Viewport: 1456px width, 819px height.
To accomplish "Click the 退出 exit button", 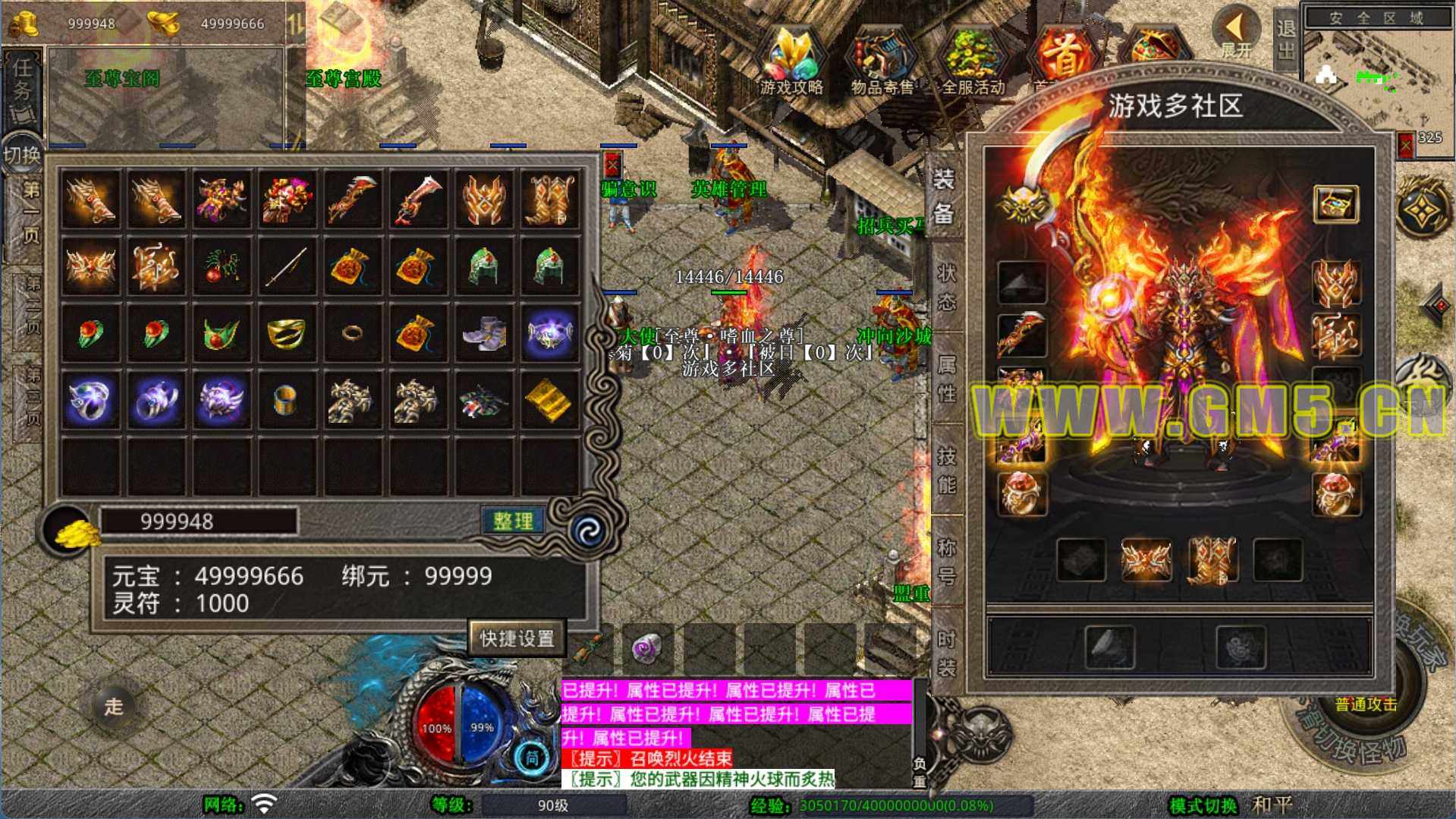I will (1286, 38).
